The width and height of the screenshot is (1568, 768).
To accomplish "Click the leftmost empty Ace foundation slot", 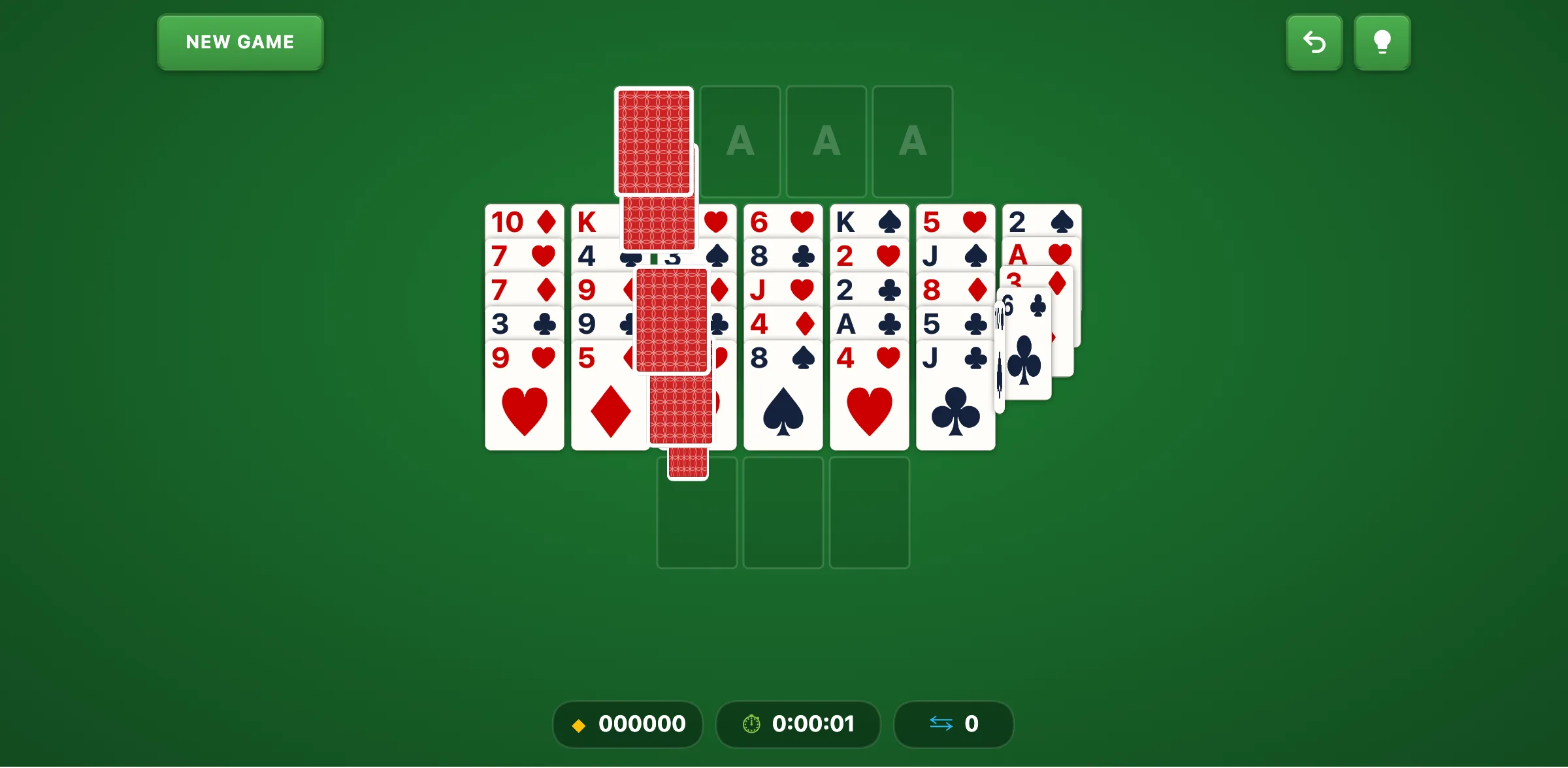I will pos(740,140).
